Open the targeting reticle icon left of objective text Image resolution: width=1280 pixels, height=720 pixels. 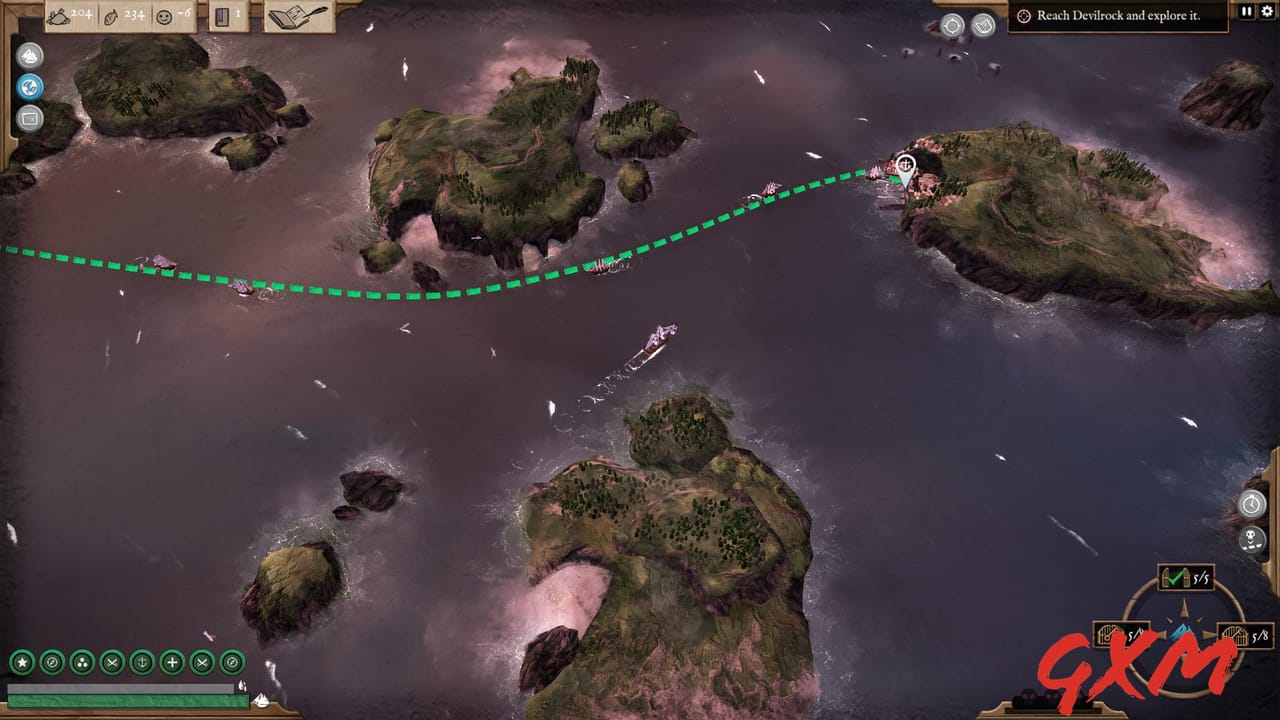(1023, 16)
